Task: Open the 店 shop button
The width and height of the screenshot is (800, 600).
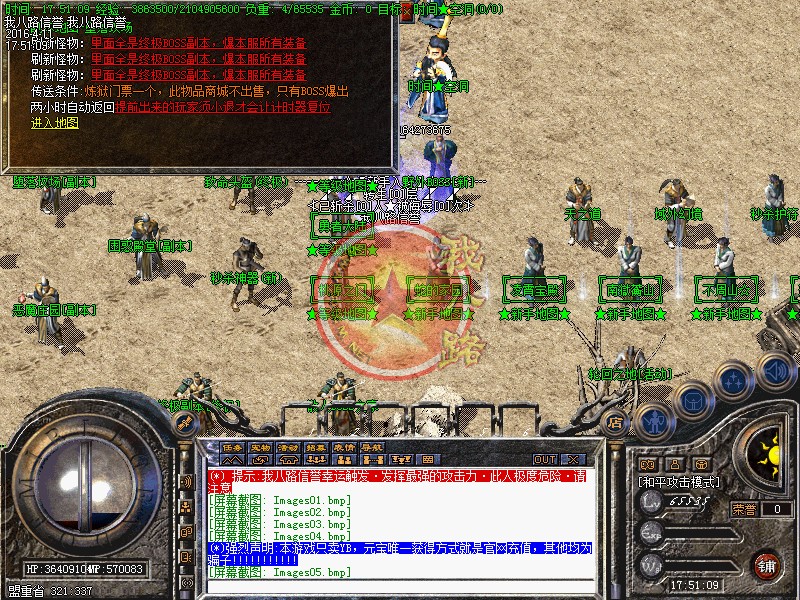Action: click(615, 423)
